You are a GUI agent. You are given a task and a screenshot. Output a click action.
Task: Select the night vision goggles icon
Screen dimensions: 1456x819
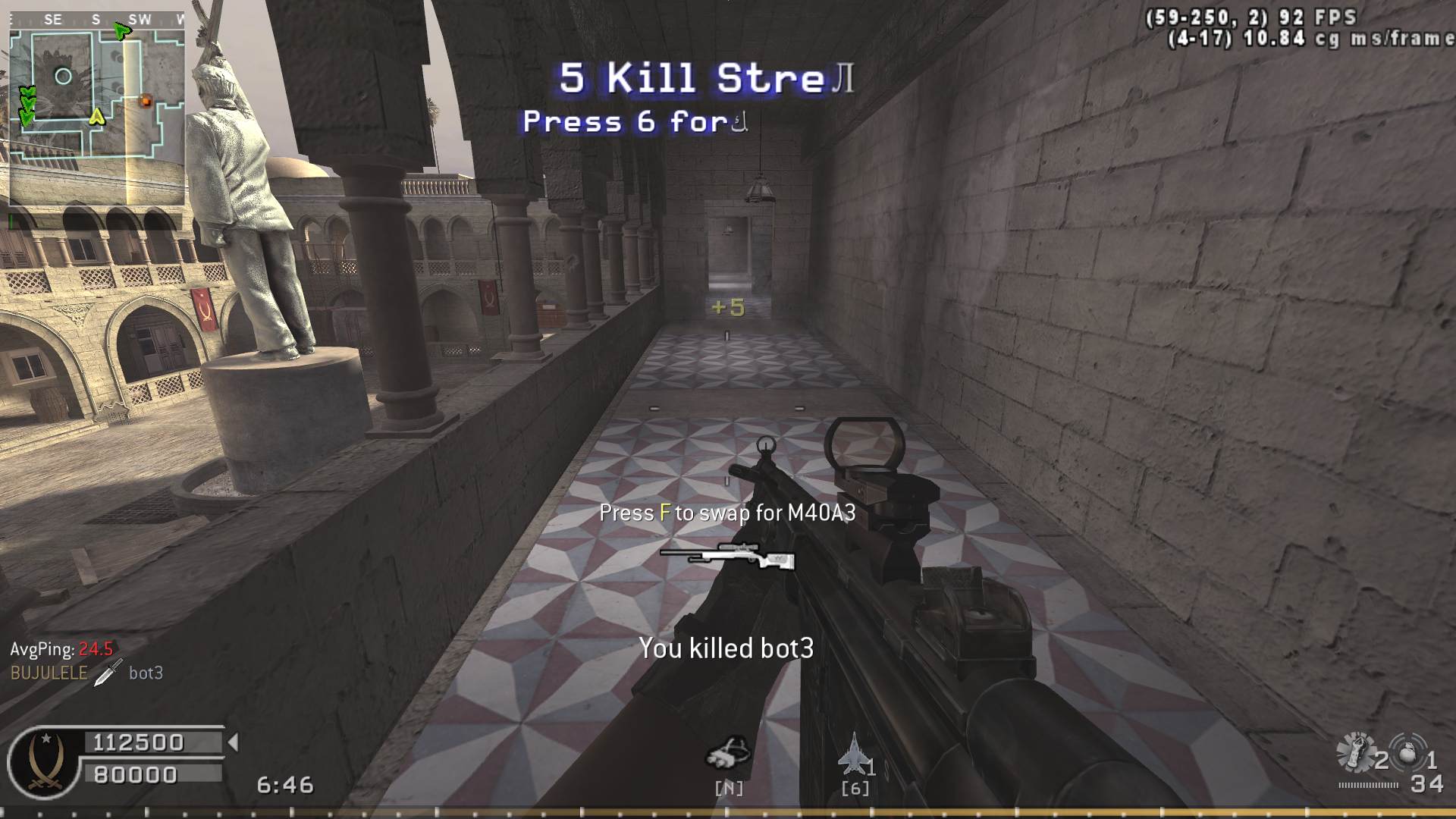pyautogui.click(x=728, y=752)
